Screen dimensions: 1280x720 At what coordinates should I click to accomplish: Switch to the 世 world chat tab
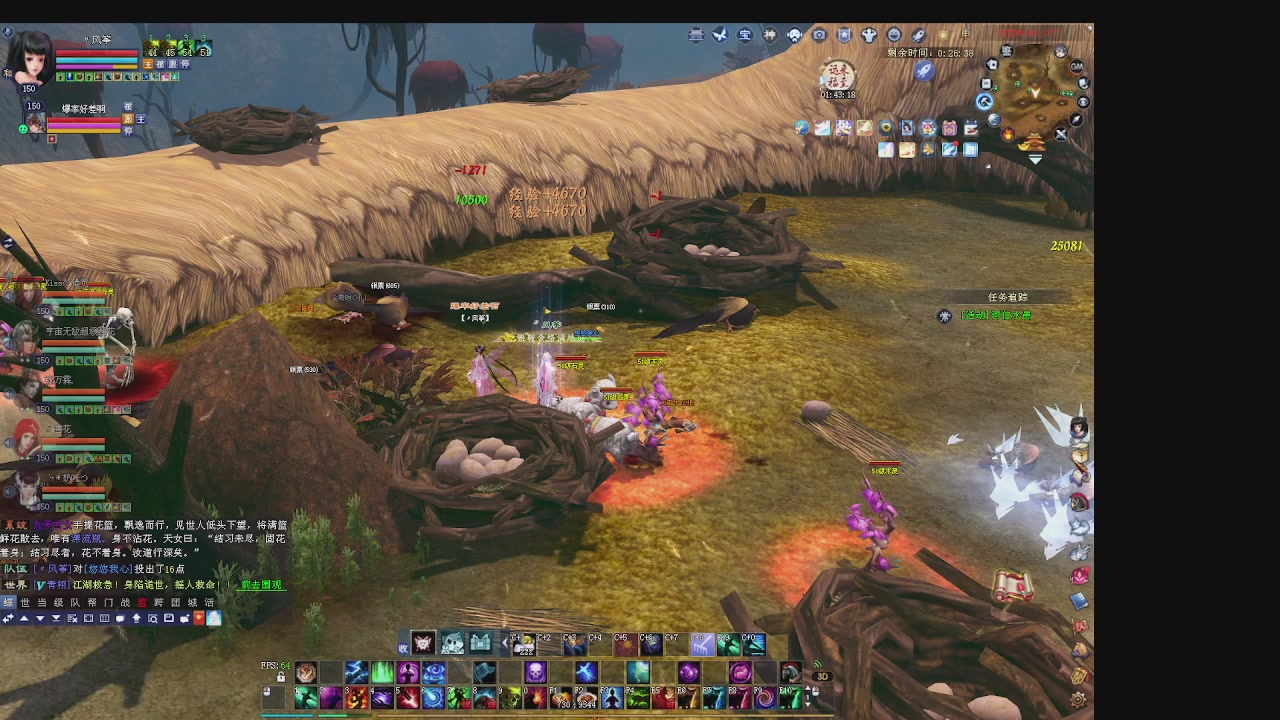click(25, 603)
